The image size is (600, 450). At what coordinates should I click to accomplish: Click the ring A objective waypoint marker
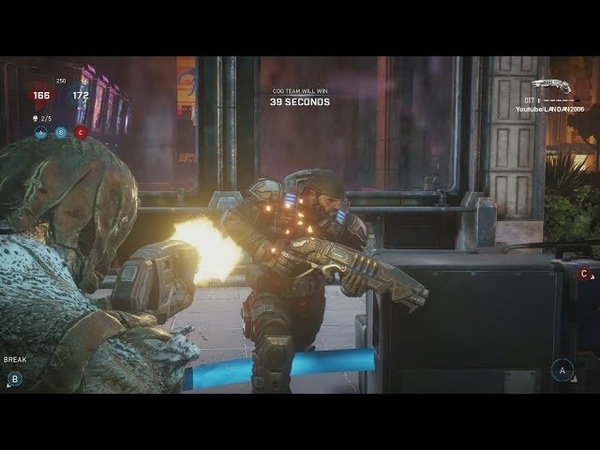pyautogui.click(x=562, y=370)
